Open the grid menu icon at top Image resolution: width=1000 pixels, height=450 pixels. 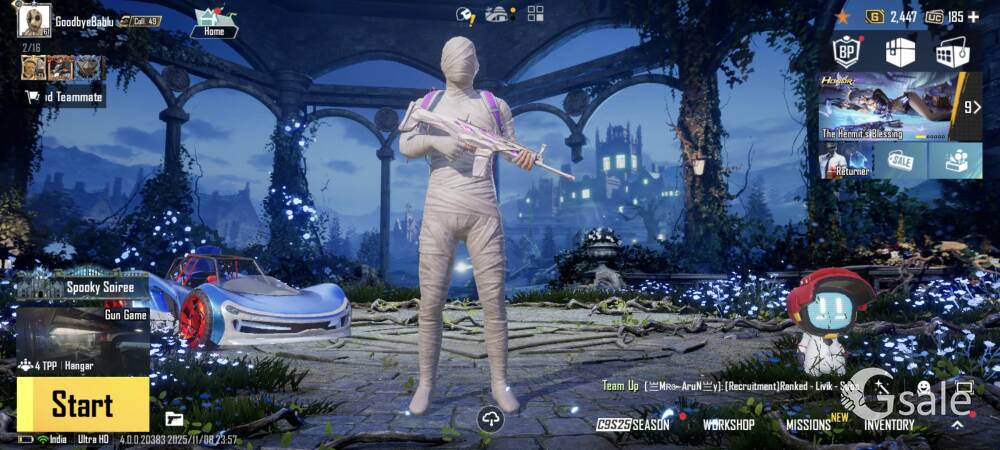pyautogui.click(x=536, y=13)
